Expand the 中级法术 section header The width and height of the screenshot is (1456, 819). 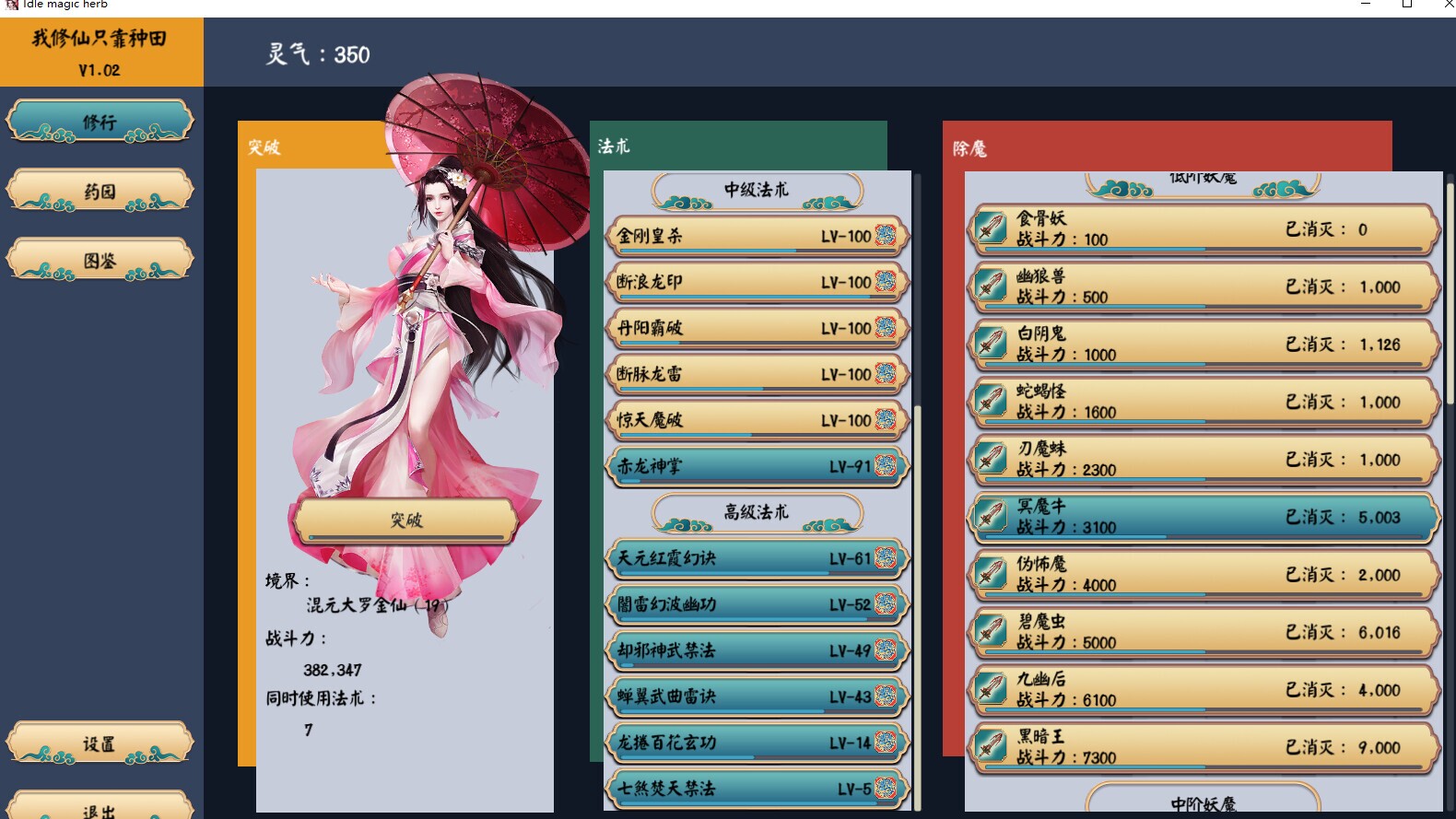pos(756,190)
